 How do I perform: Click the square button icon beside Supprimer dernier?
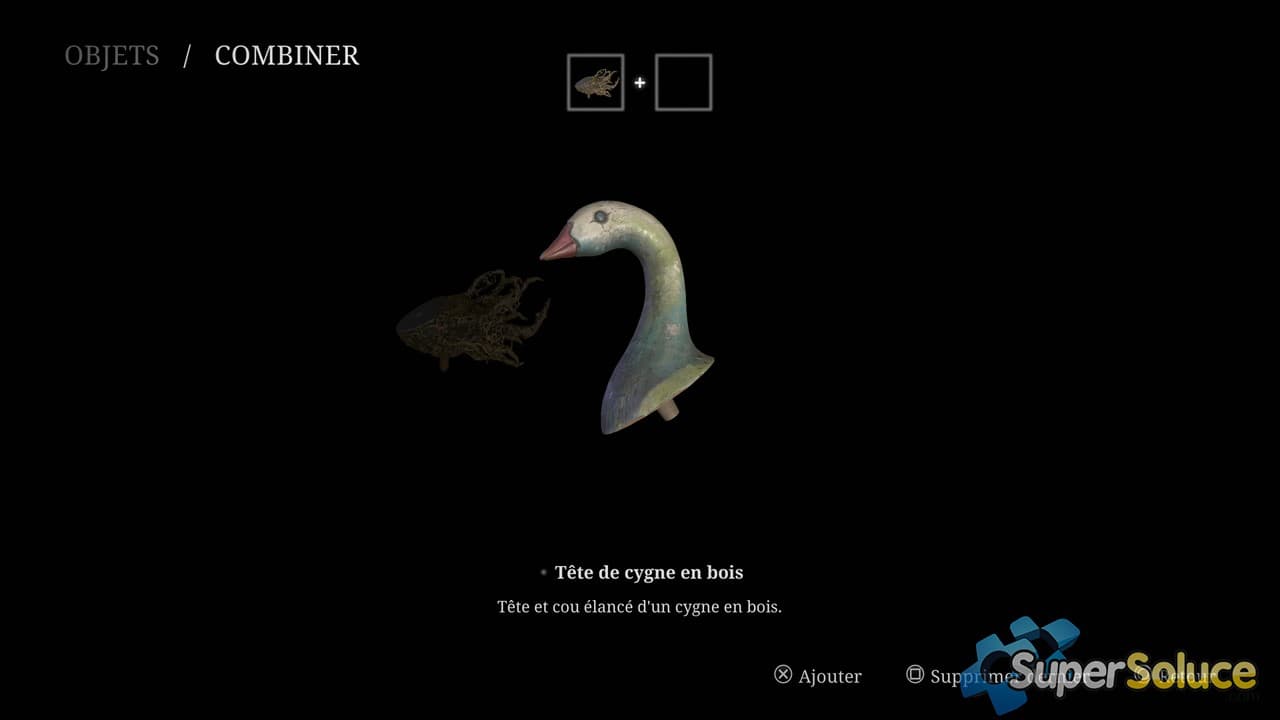point(915,675)
